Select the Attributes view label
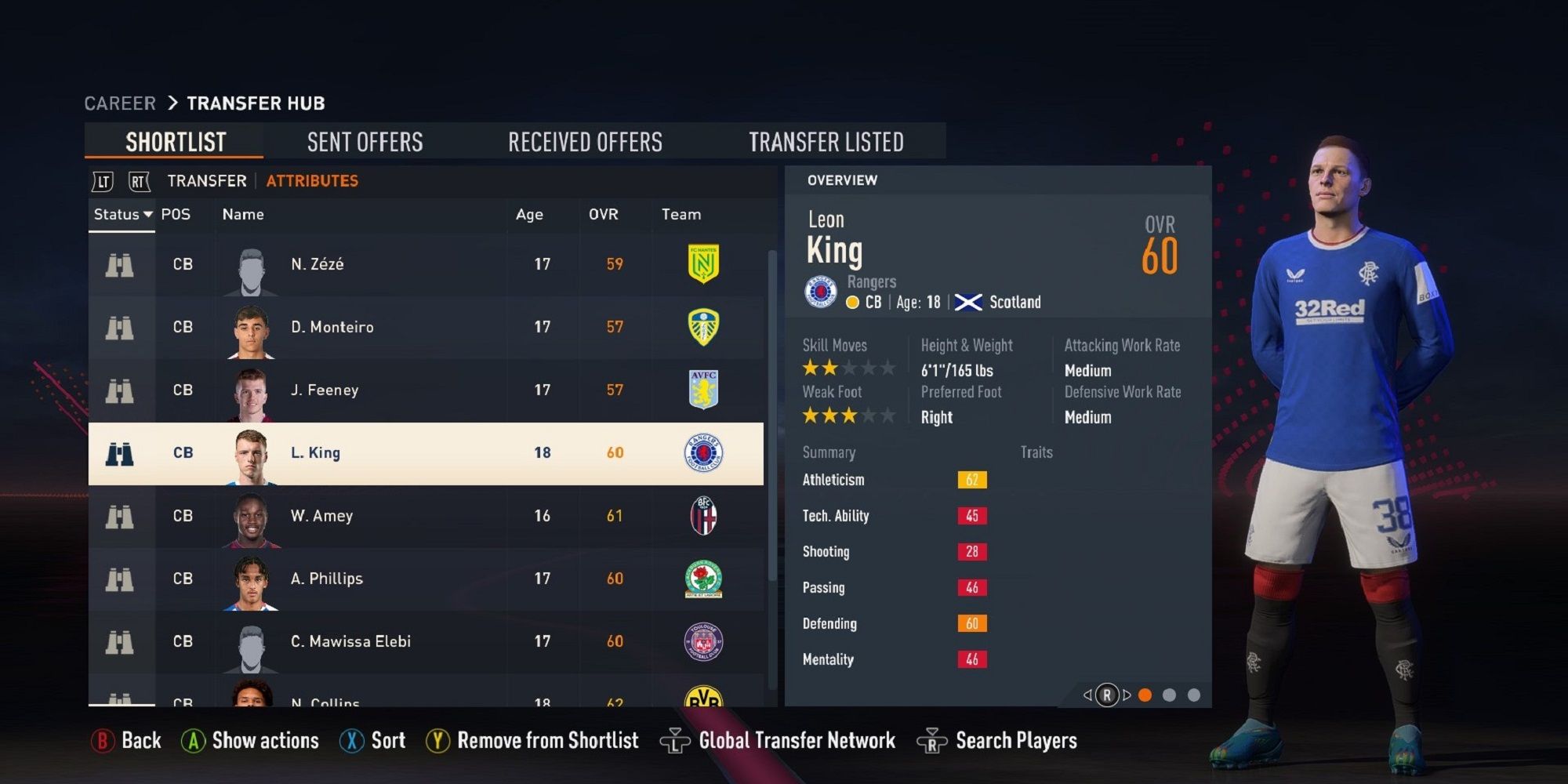Screen dimensions: 1568x784 point(311,180)
